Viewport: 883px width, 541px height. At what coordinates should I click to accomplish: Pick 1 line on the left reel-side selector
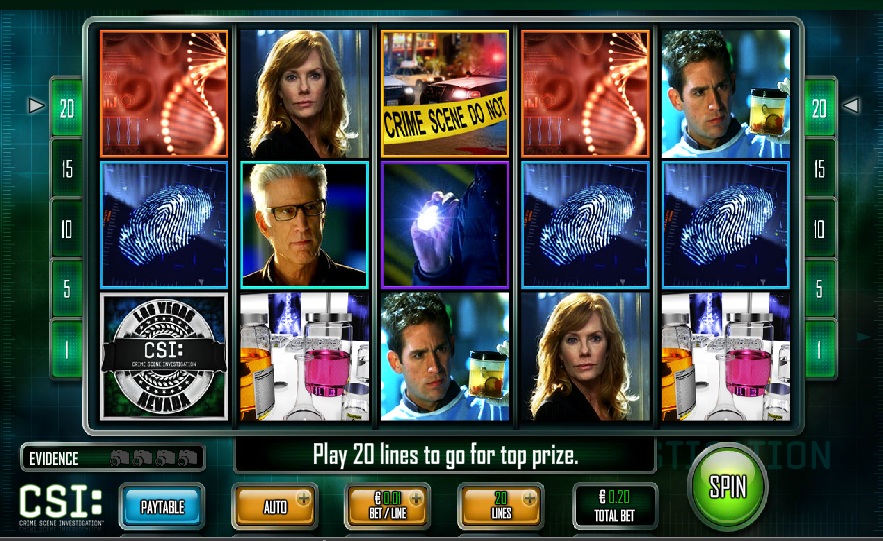(x=67, y=348)
